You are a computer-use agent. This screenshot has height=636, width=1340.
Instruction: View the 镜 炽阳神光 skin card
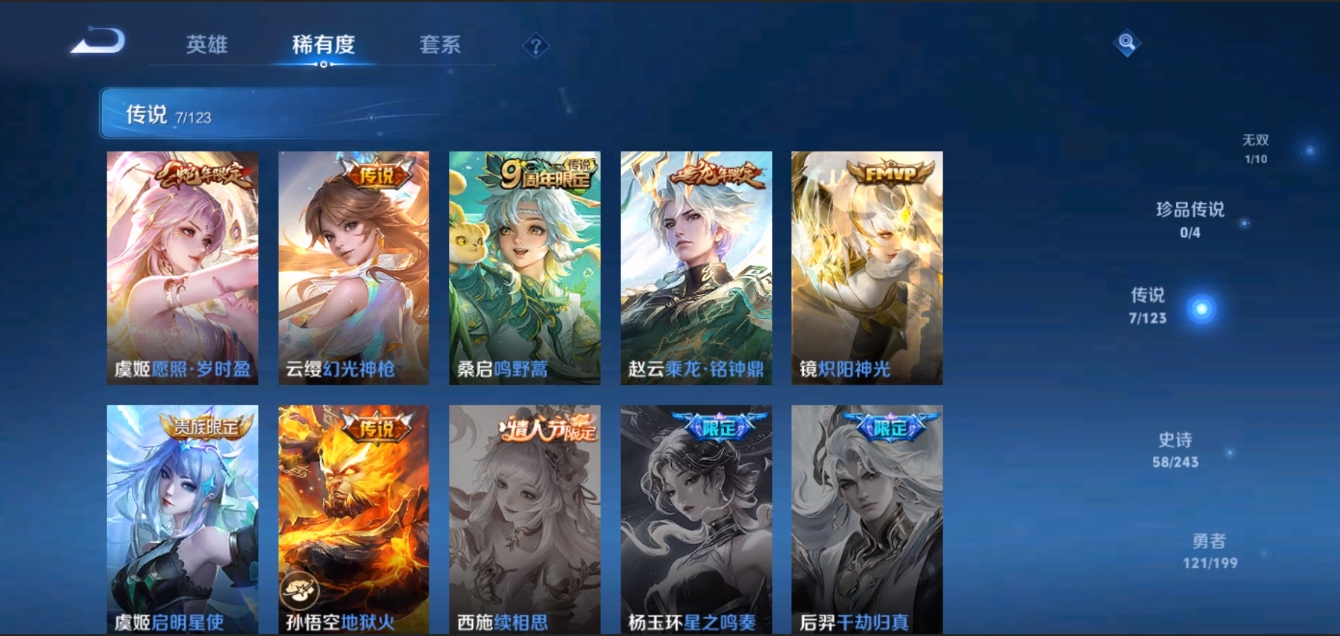click(867, 268)
